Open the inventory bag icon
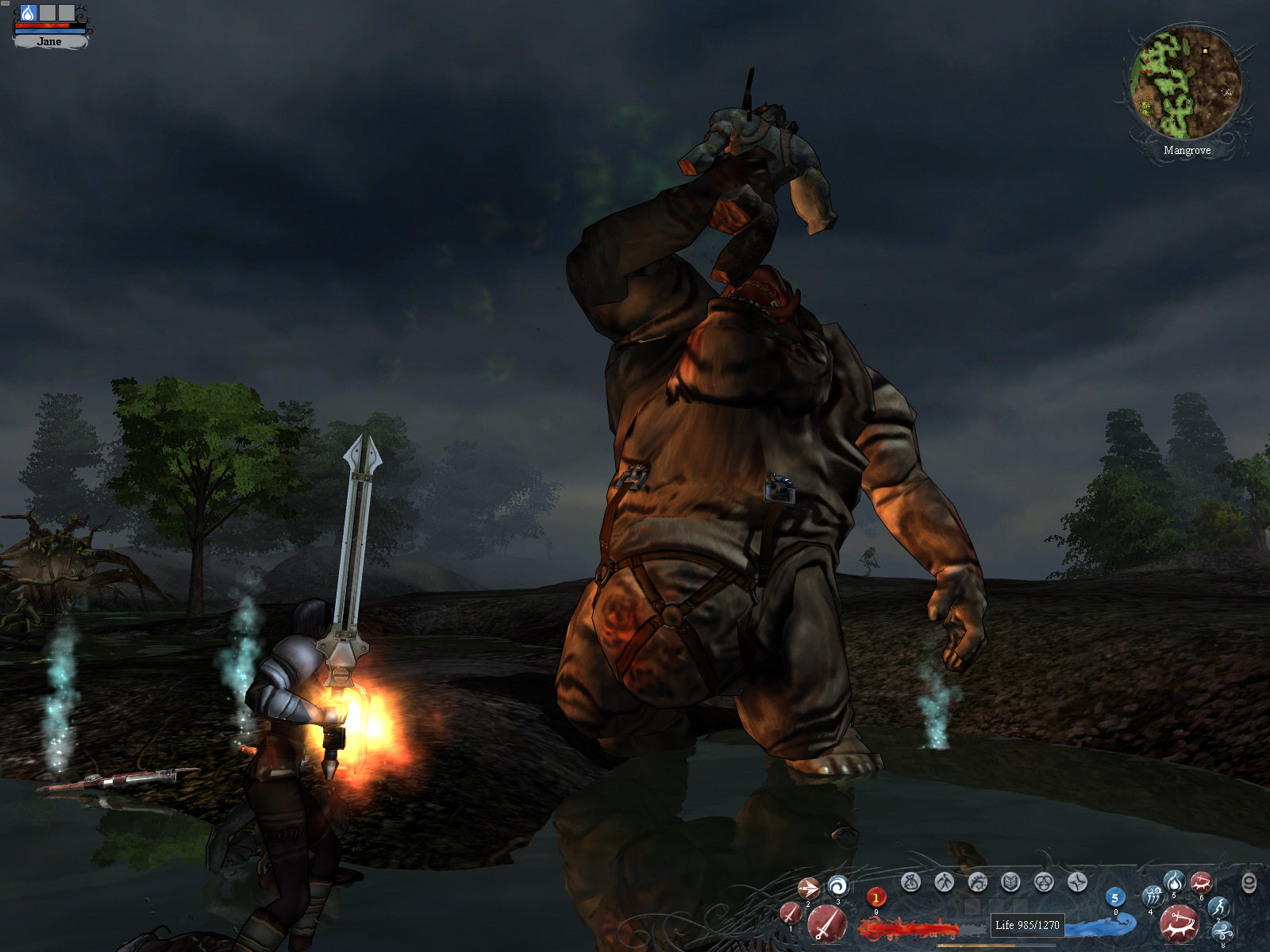This screenshot has height=952, width=1270. click(910, 881)
